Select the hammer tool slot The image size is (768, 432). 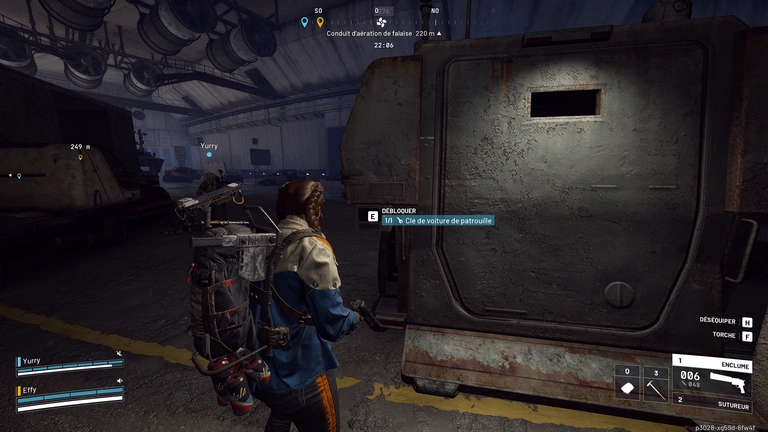(x=653, y=384)
